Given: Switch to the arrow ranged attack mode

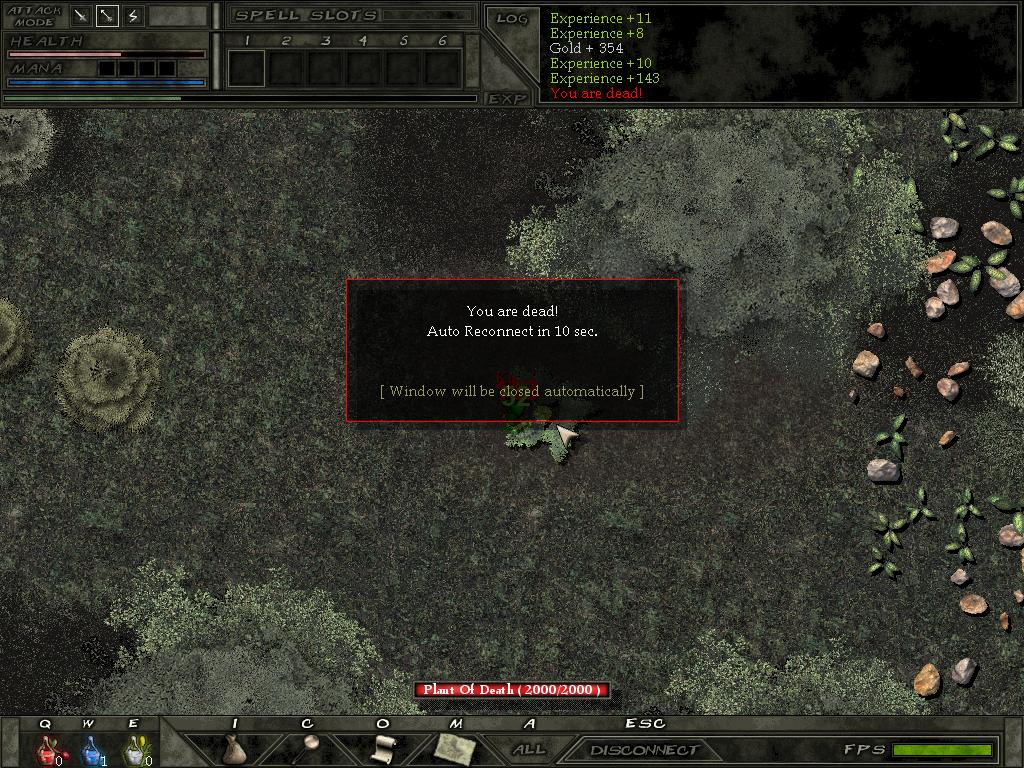Looking at the screenshot, I should click(x=107, y=15).
